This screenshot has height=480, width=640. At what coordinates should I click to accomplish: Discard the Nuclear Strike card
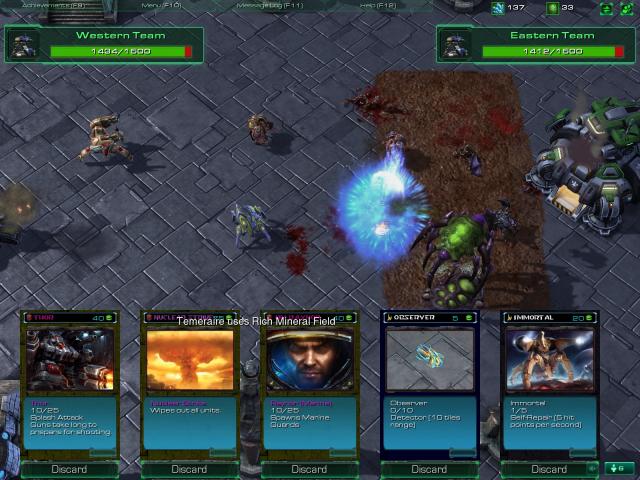(x=189, y=469)
